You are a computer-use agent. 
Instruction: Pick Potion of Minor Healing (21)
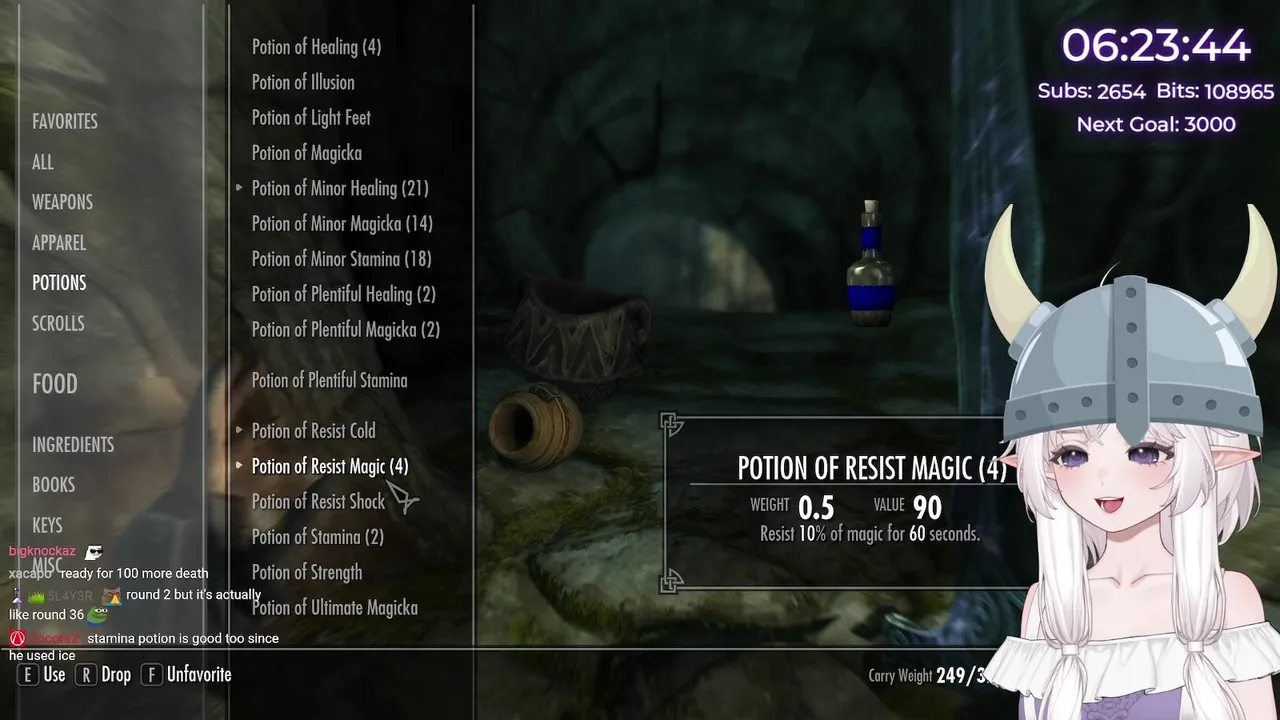(x=340, y=188)
